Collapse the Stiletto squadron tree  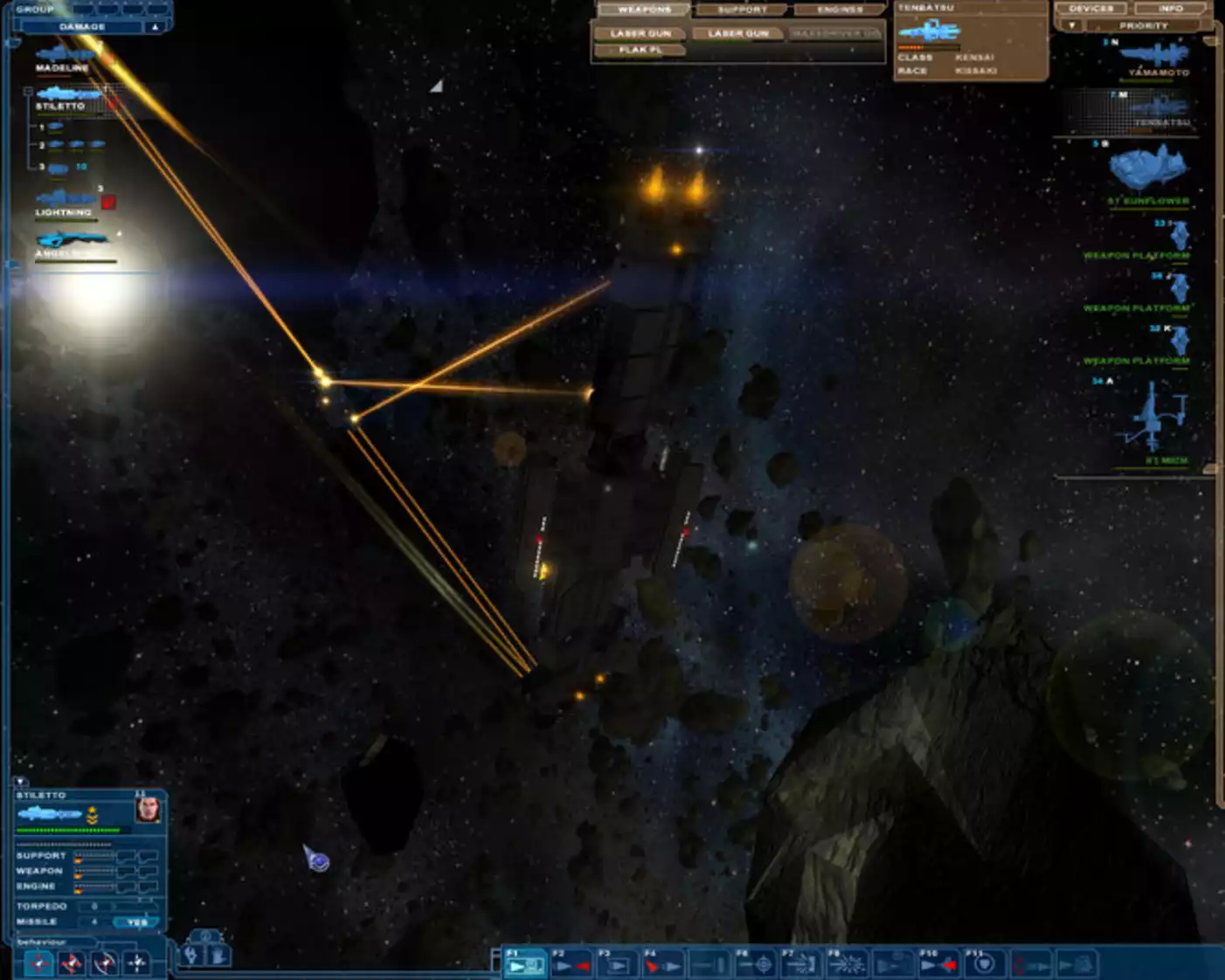[28, 91]
